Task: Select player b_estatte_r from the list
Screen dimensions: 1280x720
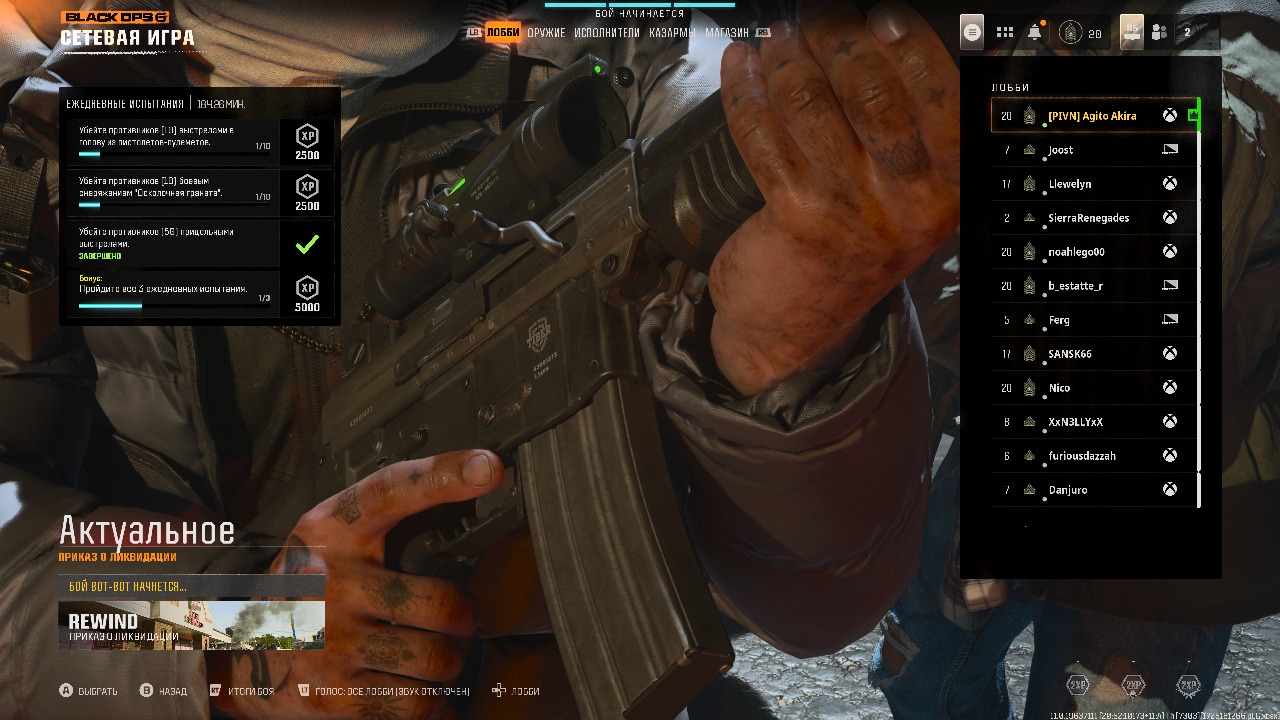Action: tap(1092, 286)
